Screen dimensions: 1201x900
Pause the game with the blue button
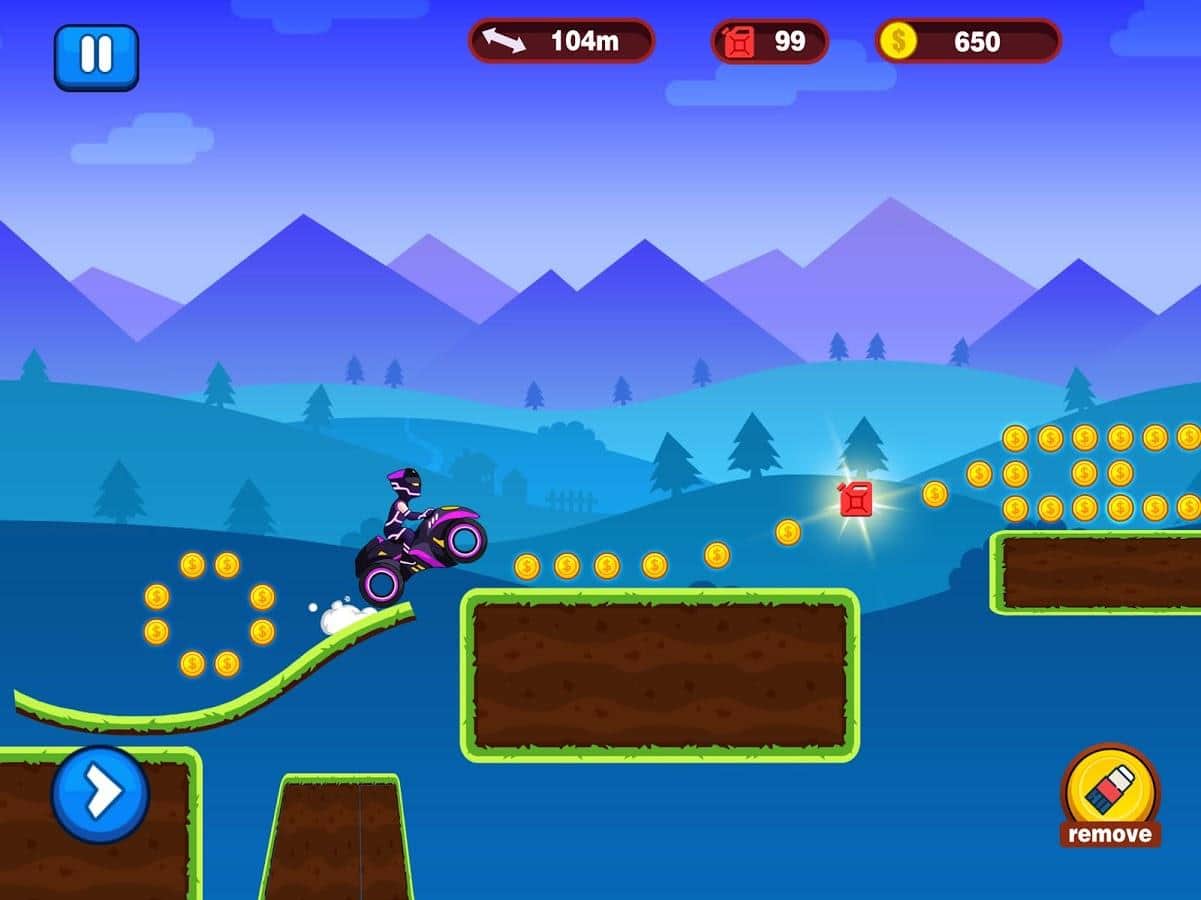(96, 57)
